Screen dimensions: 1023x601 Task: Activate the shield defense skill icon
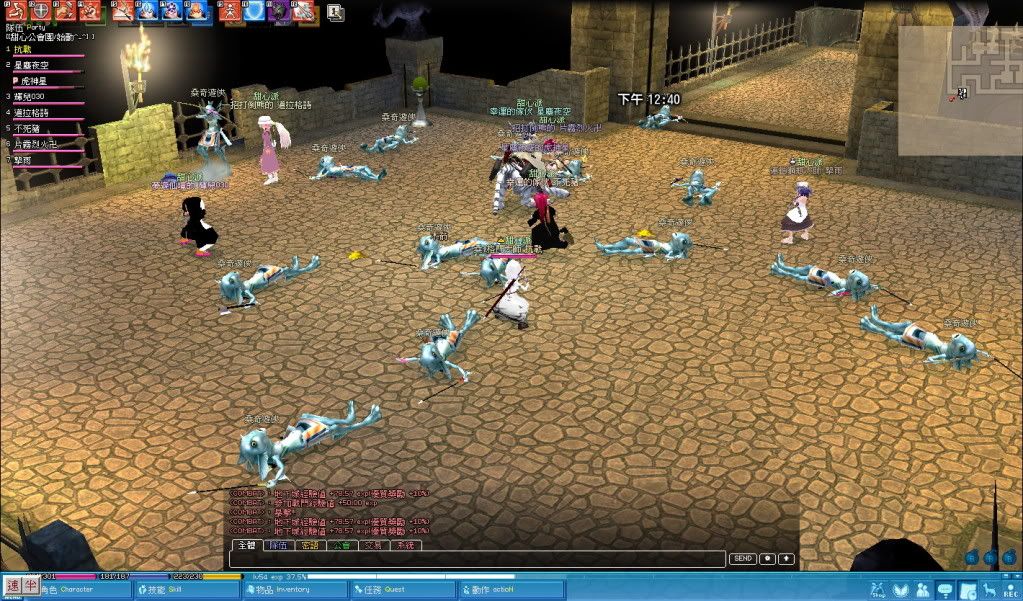[x=41, y=11]
